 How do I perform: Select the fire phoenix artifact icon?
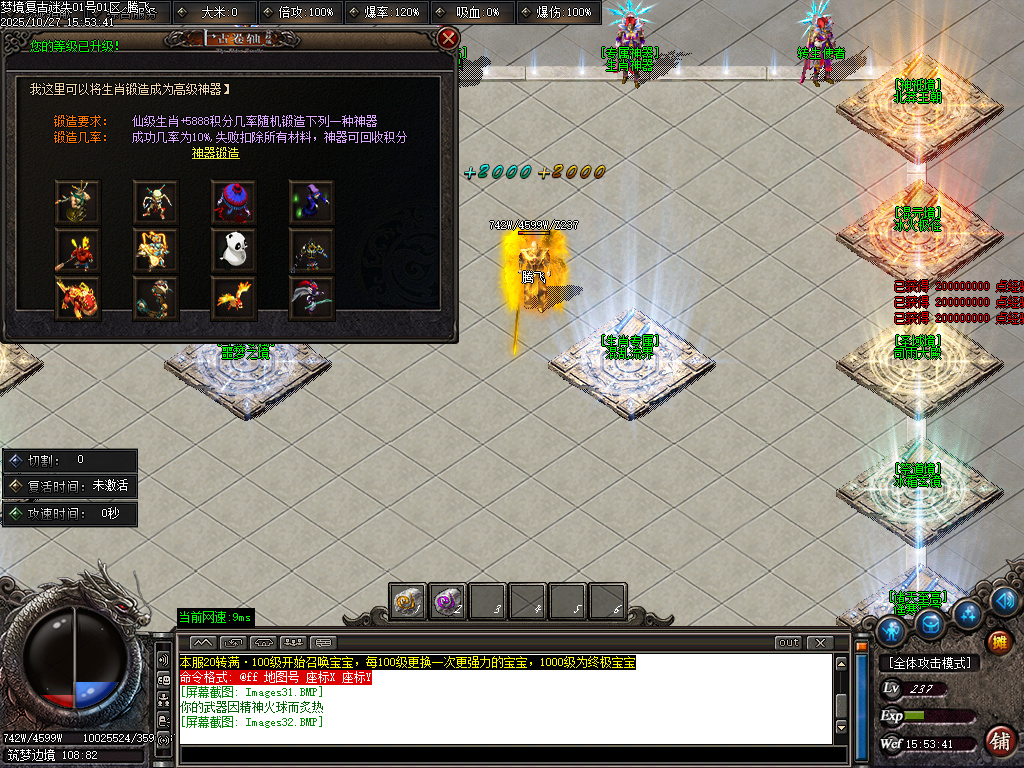233,298
